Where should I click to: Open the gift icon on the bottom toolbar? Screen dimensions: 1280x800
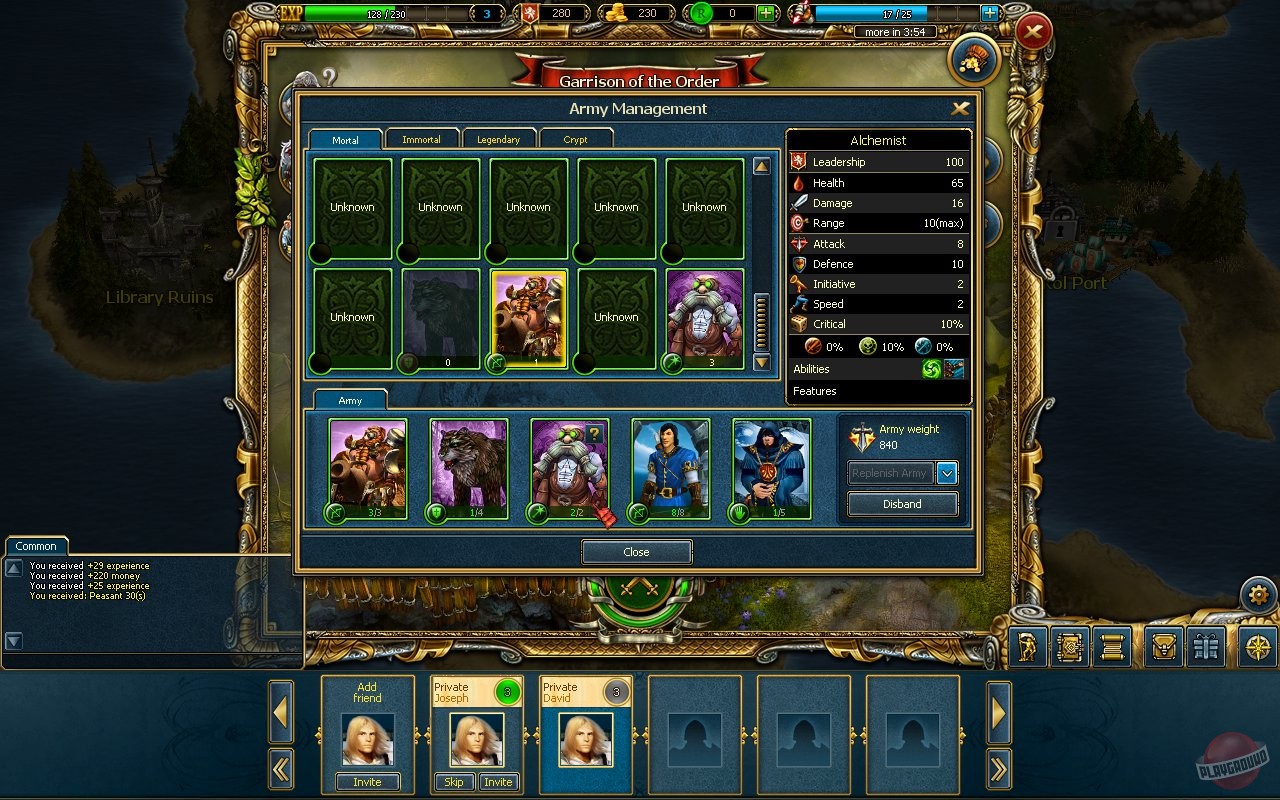[1204, 647]
